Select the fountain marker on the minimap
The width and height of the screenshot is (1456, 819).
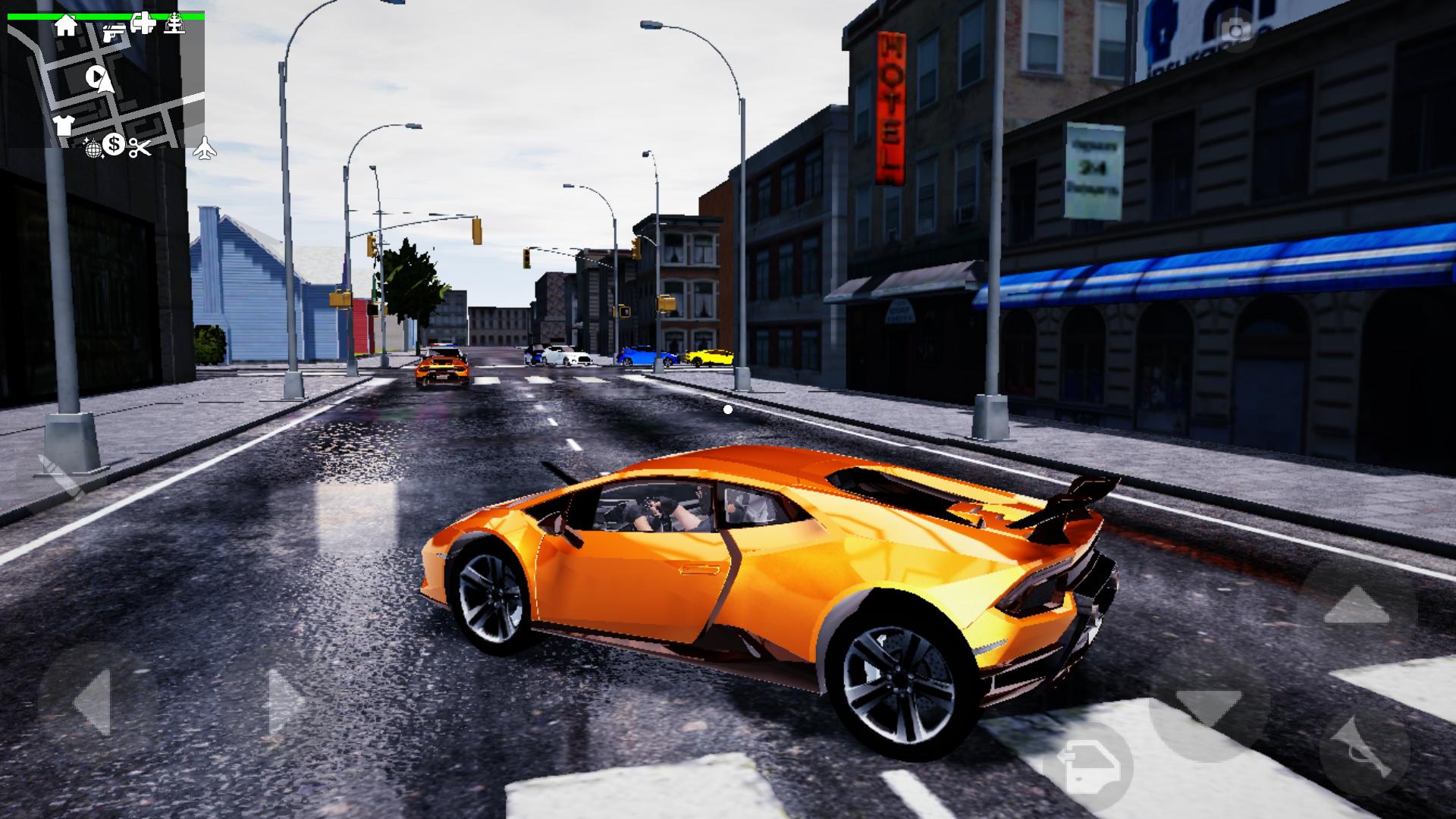175,24
